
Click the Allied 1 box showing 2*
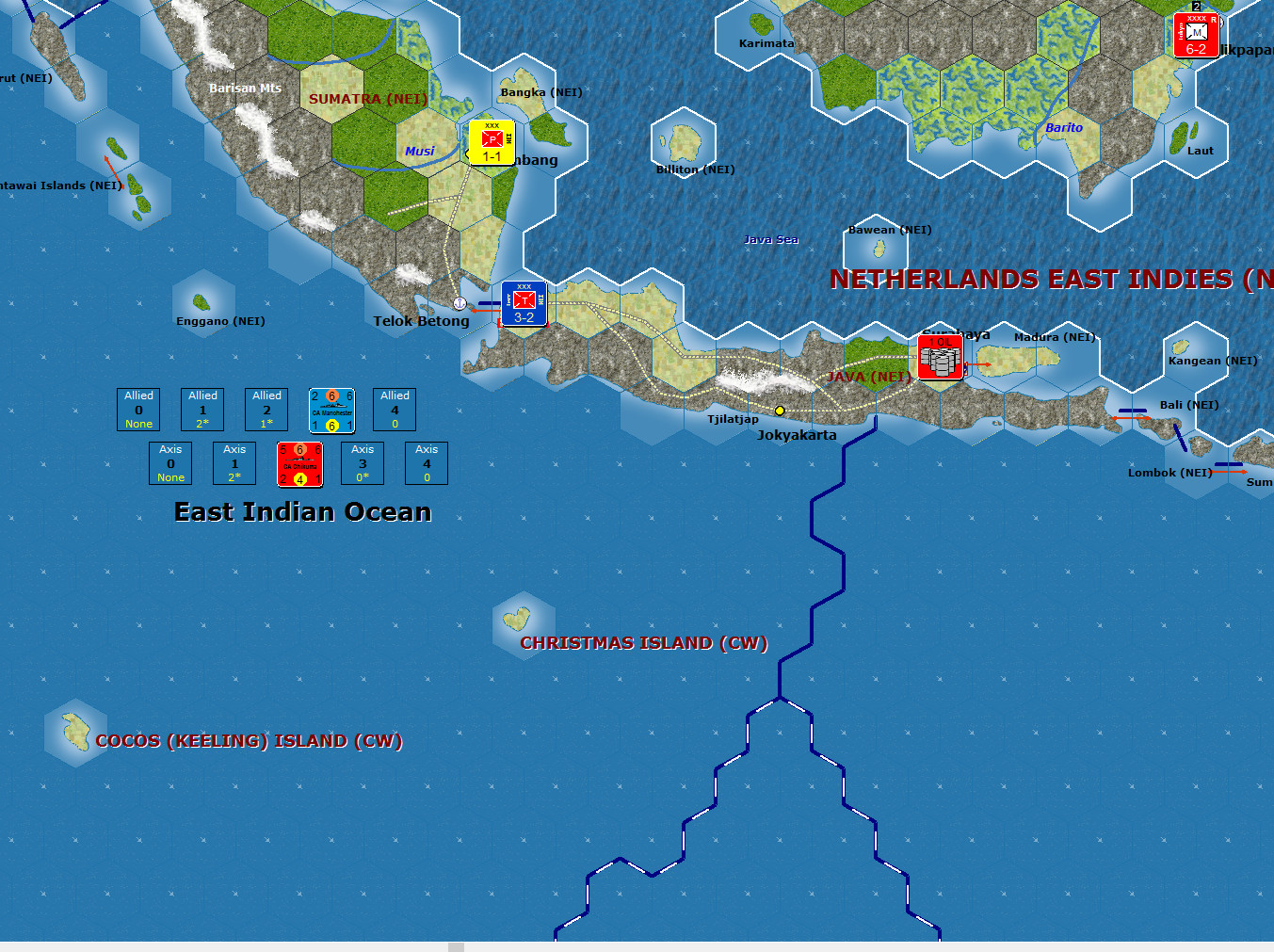pos(202,410)
